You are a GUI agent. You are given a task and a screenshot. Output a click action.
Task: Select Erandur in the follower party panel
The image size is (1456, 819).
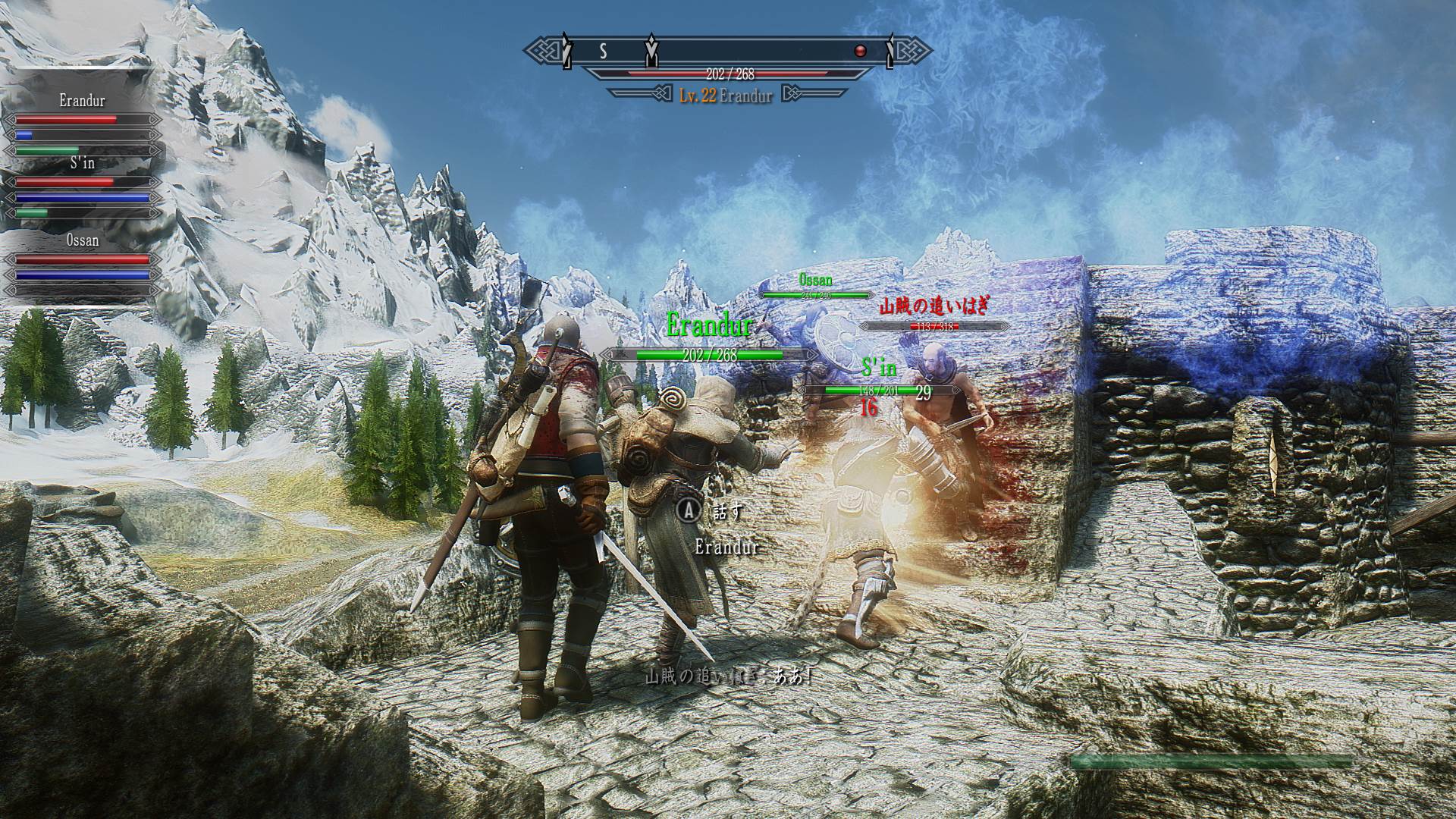(82, 101)
